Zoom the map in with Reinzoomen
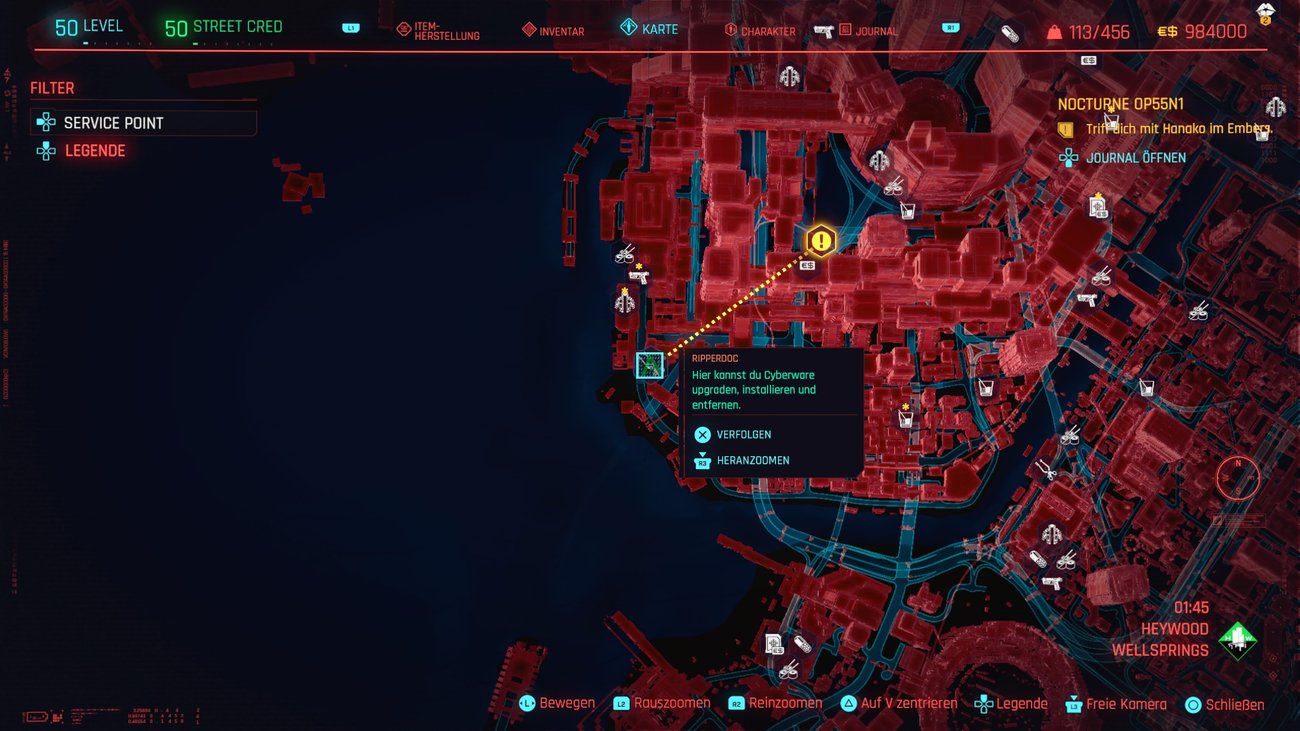 click(x=785, y=704)
